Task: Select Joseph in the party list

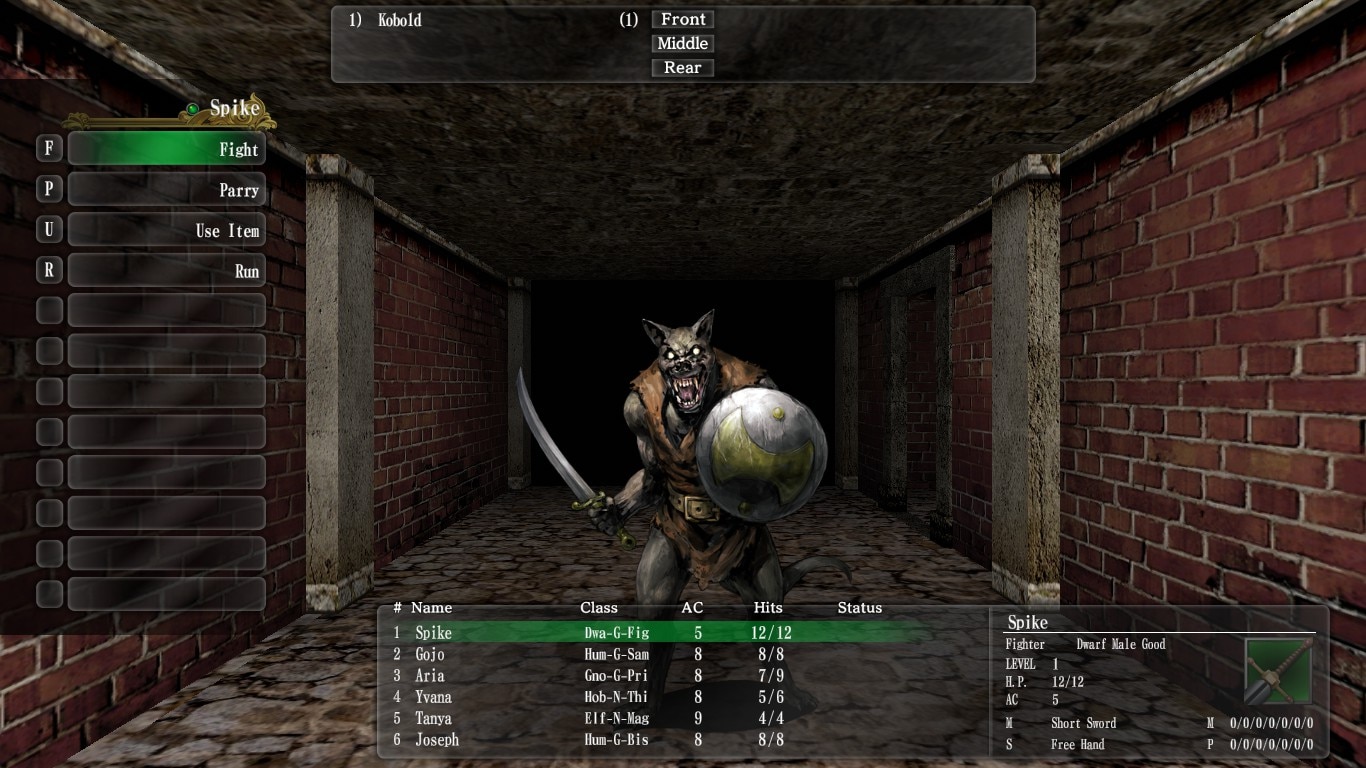Action: [437, 740]
